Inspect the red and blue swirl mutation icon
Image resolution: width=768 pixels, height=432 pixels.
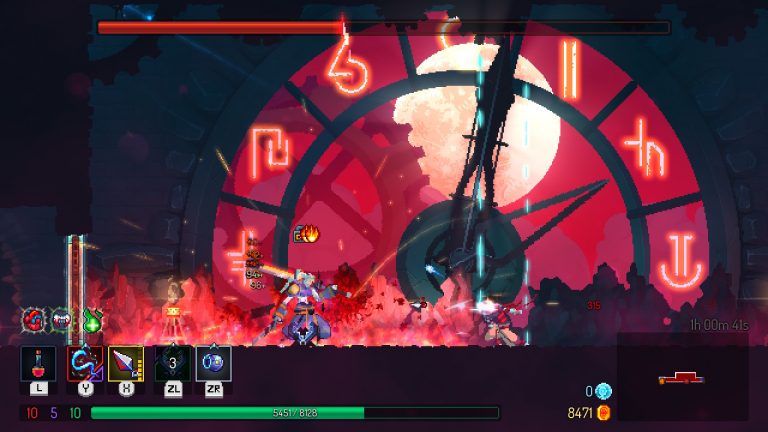click(x=35, y=320)
